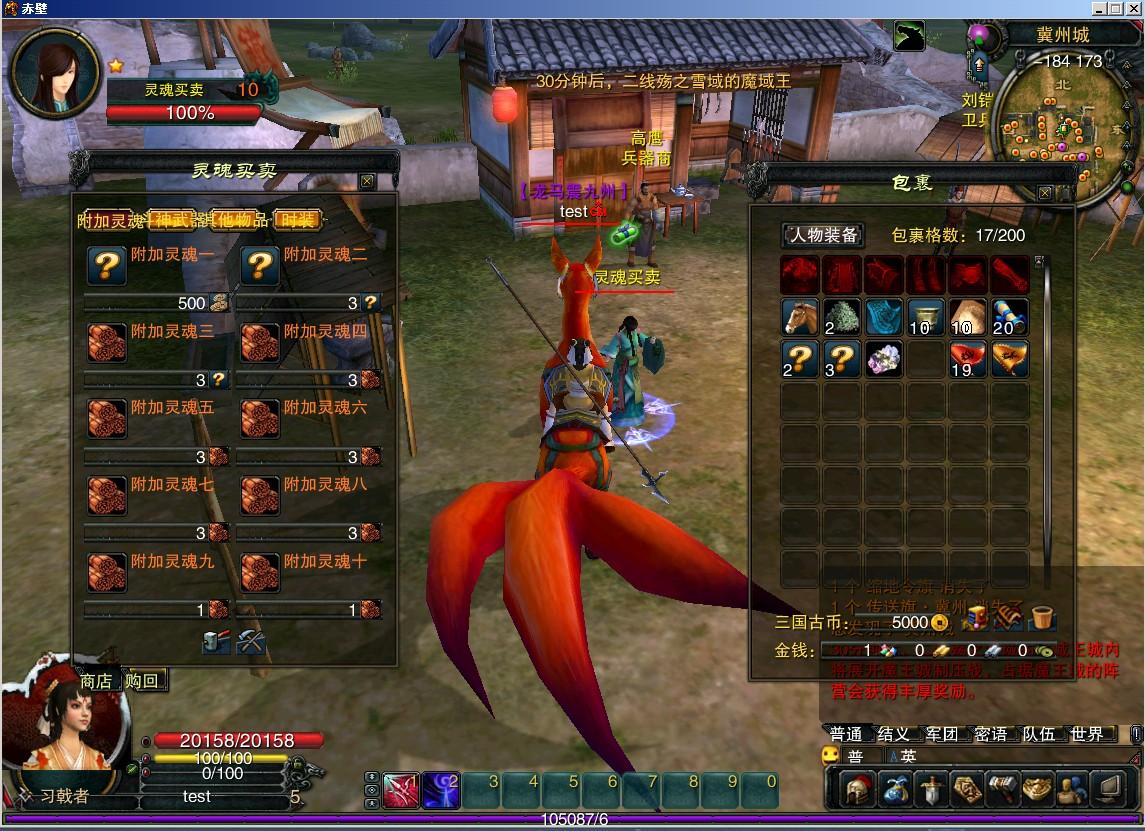Screen dimensions: 1145x831
Task: Close the game window
Action: pyautogui.click(x=1133, y=8)
